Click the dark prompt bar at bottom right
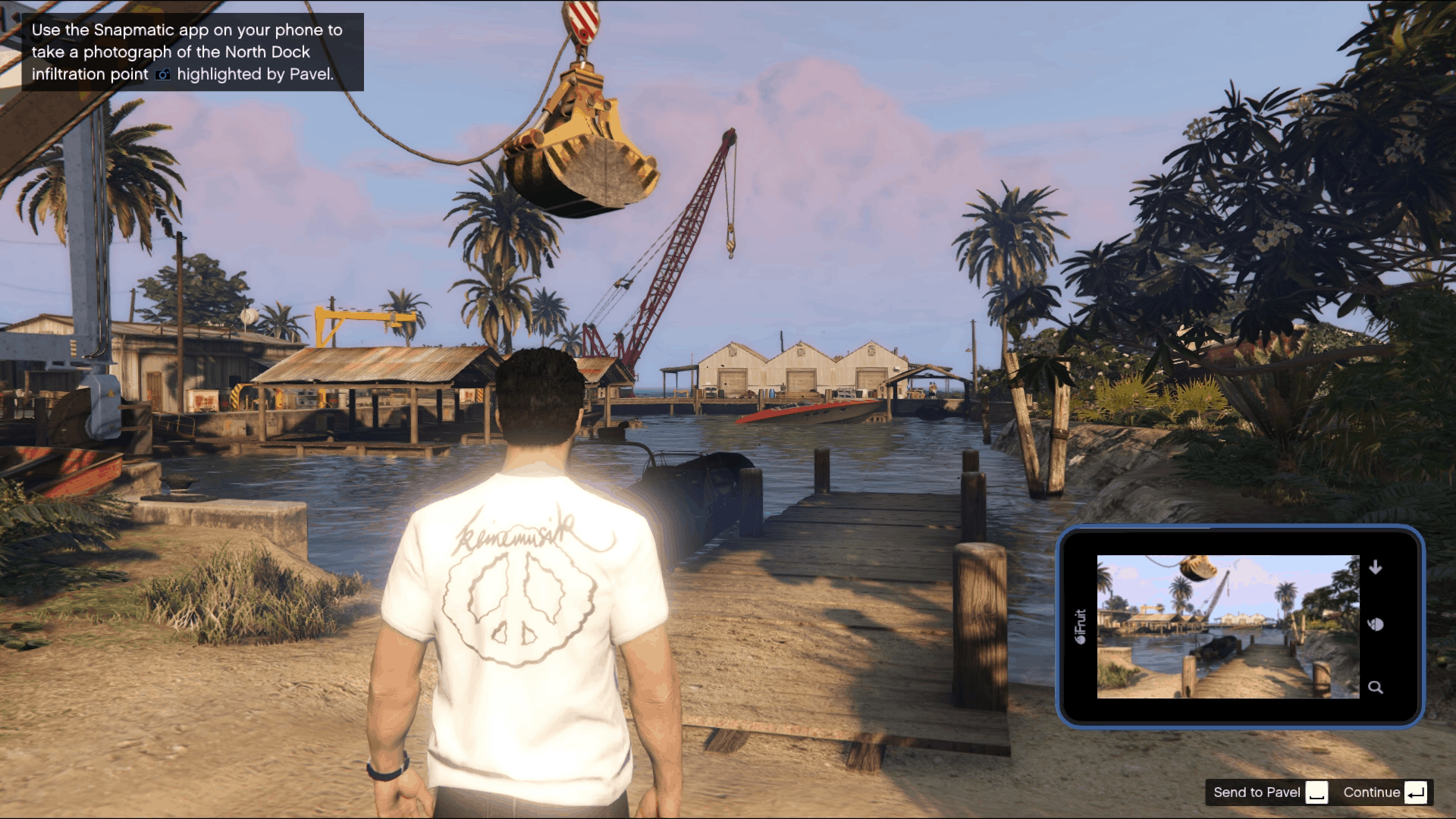Viewport: 1456px width, 819px height. pos(1319,792)
